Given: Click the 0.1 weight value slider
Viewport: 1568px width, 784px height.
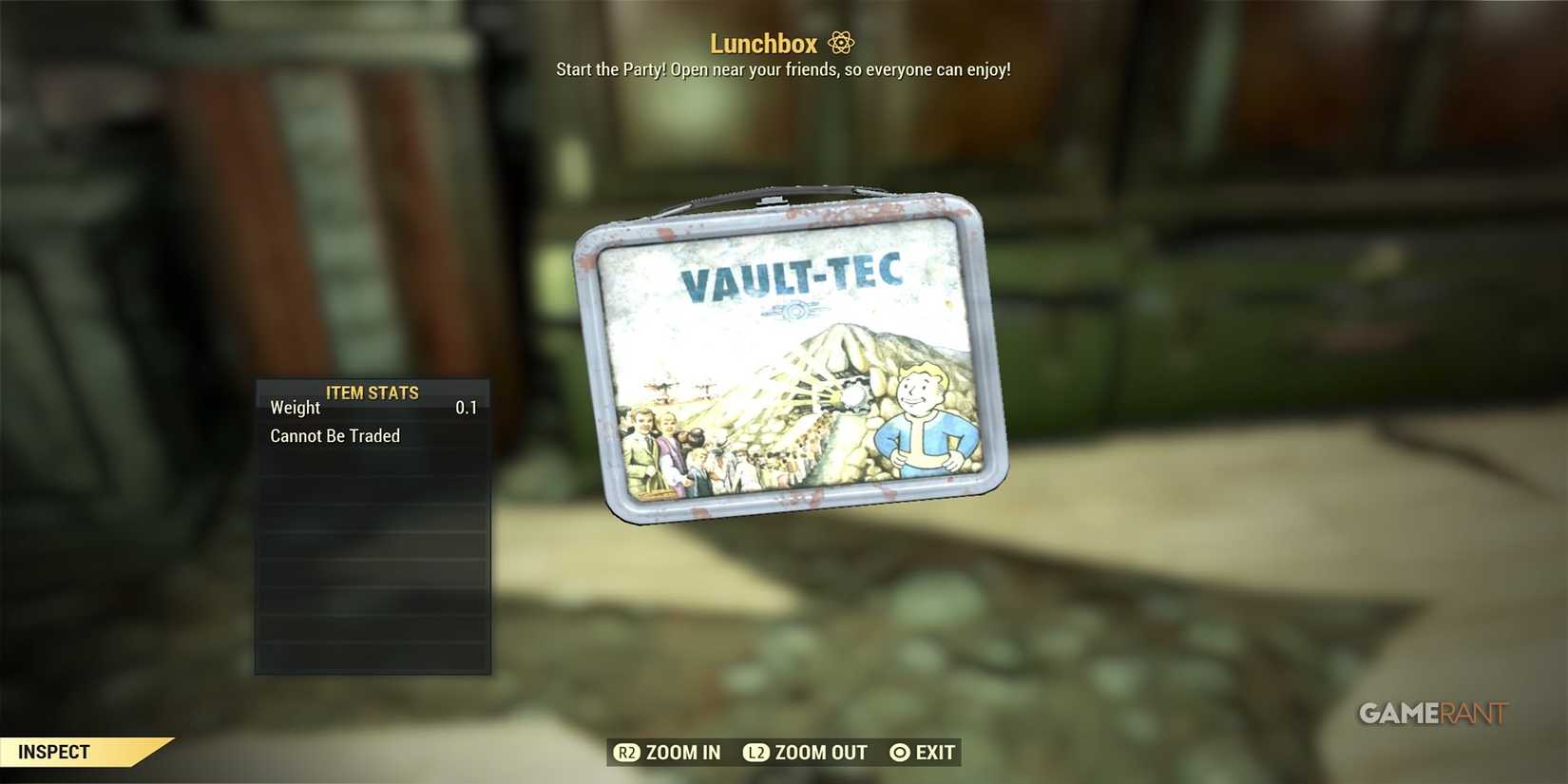Looking at the screenshot, I should point(467,408).
